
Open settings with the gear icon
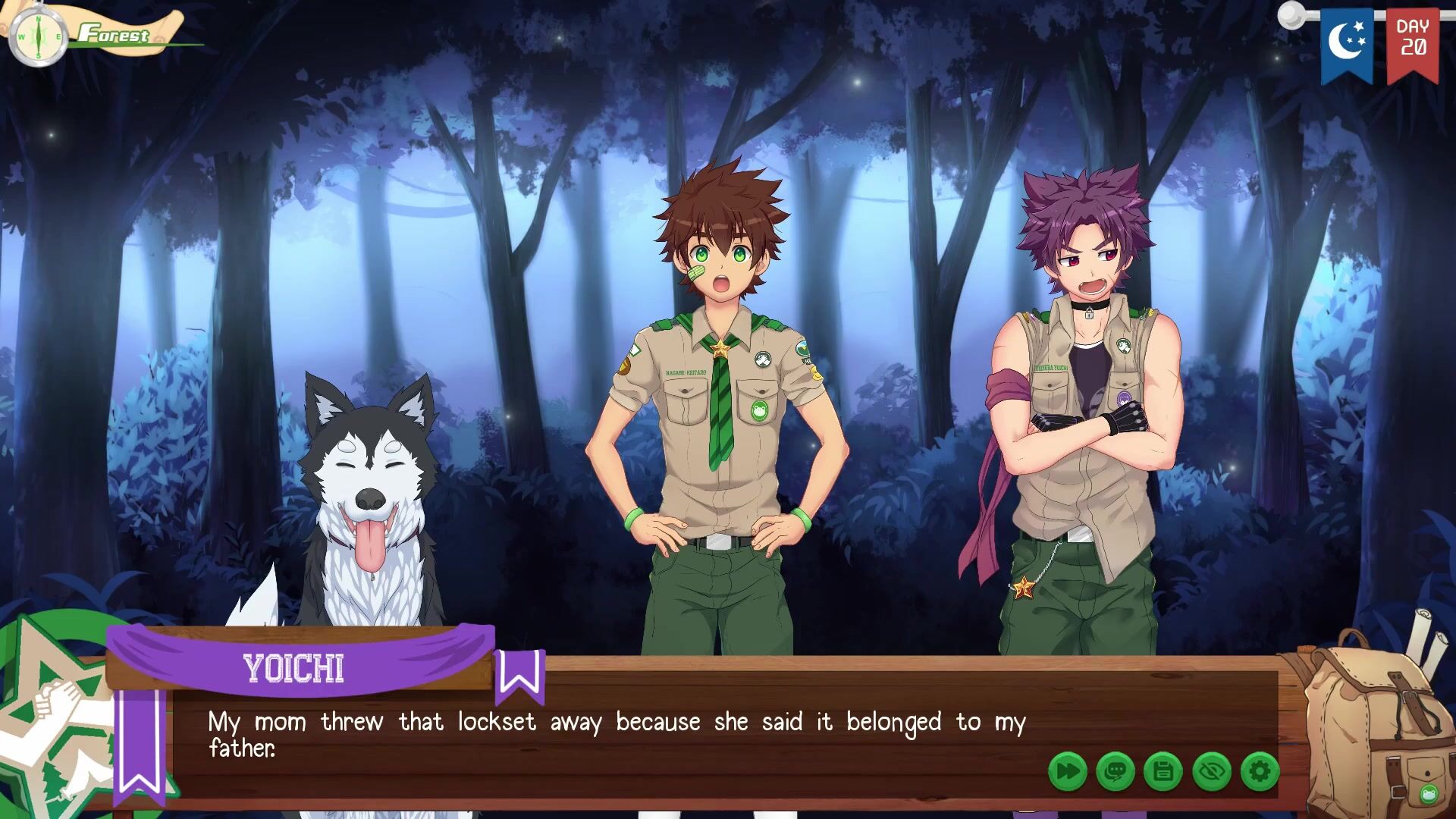tap(1260, 772)
